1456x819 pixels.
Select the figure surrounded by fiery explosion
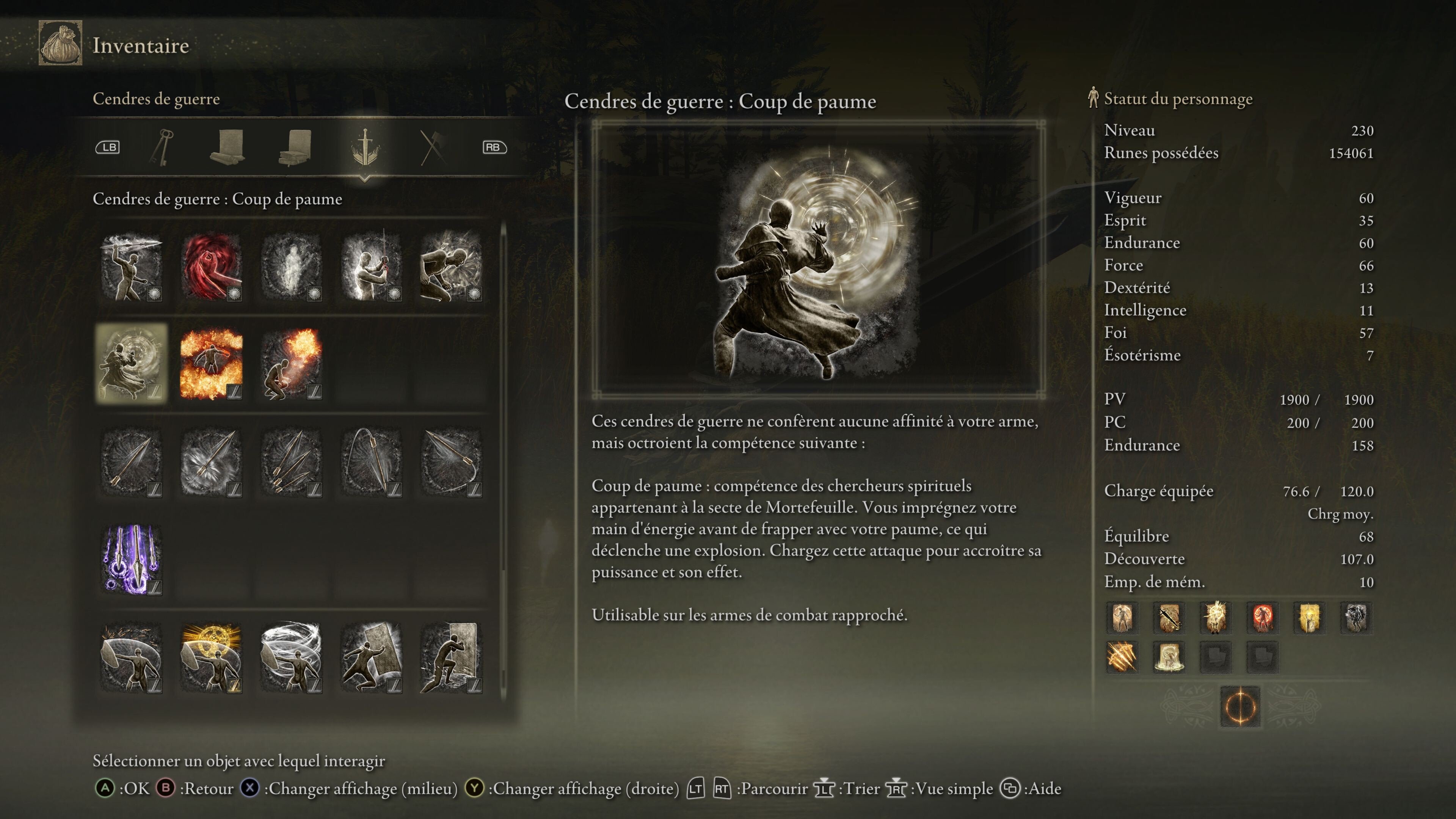click(x=212, y=363)
